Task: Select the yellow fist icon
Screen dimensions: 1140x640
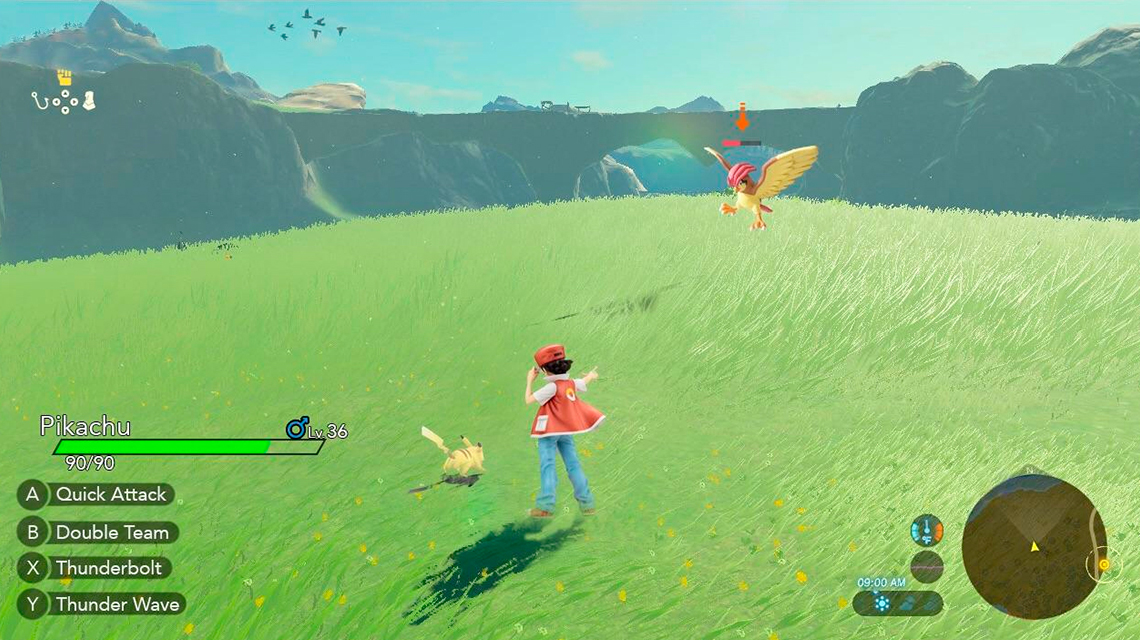Action: pos(65,78)
